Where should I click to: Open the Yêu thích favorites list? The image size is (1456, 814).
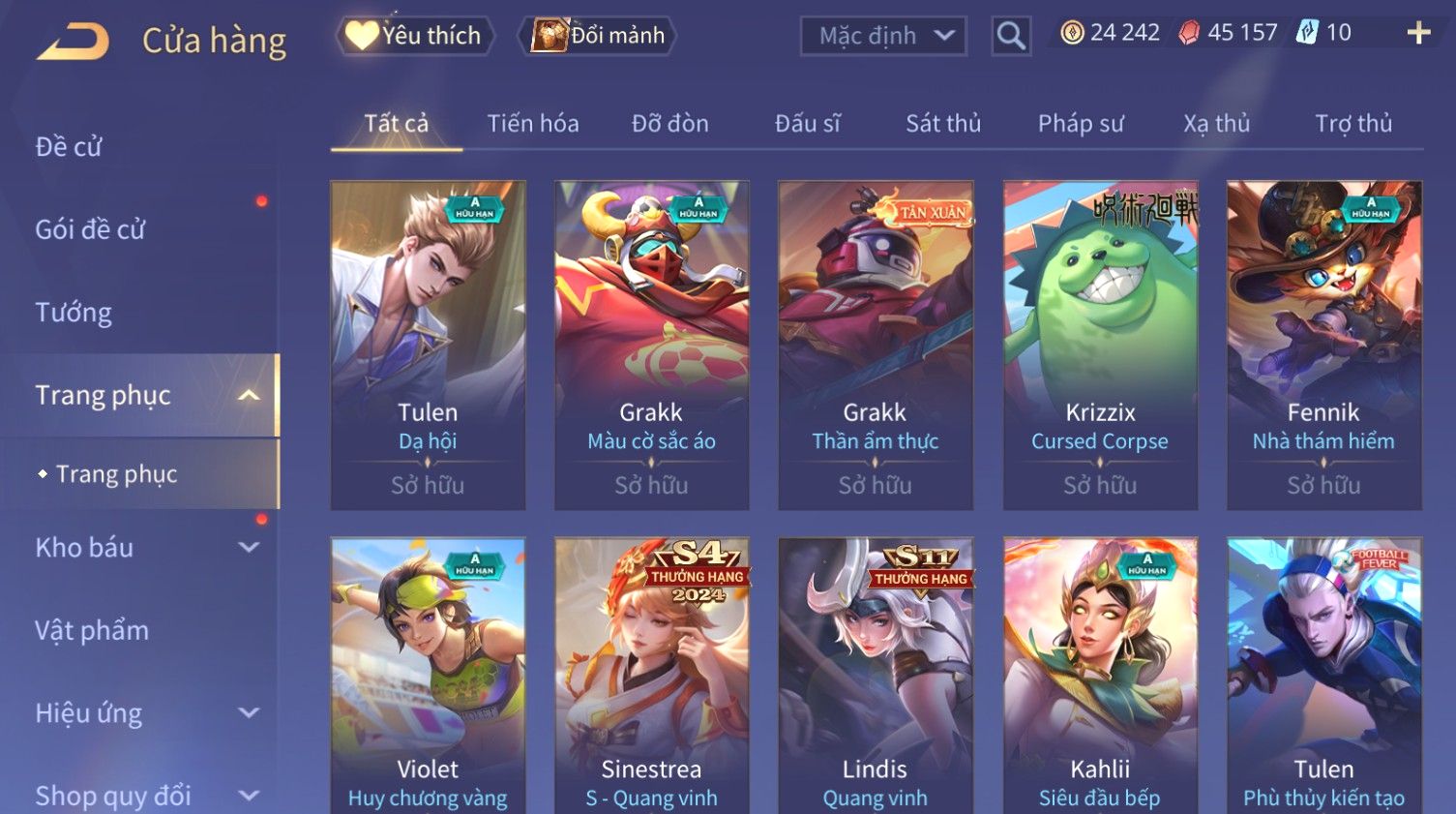[415, 36]
